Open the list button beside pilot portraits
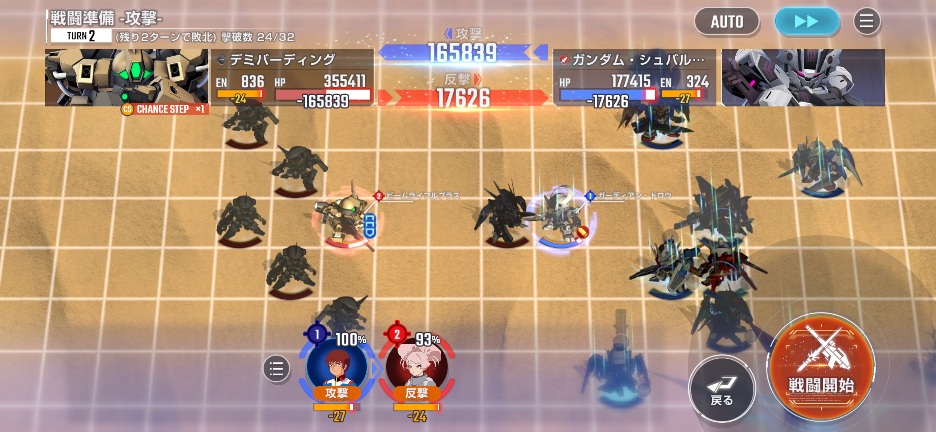The image size is (936, 432). (x=276, y=369)
